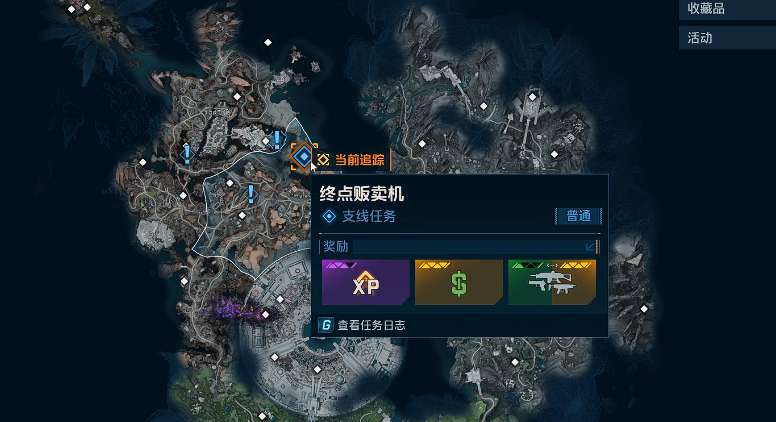Open the 收藏品 map filter entry
Screen dimensions: 776x422
[726, 9]
